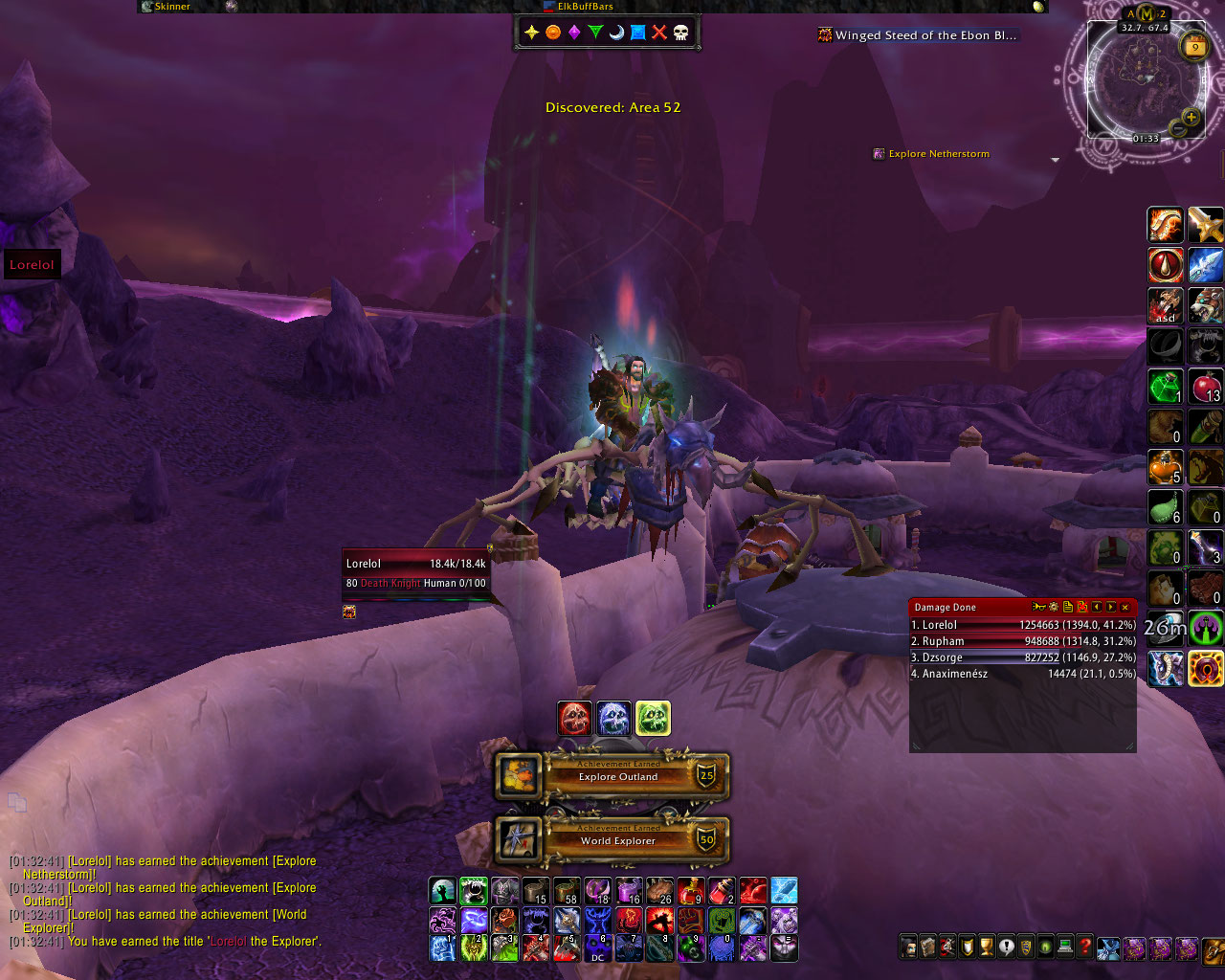Select the red X raid marker
Viewport: 1225px width, 980px height.
point(659,33)
